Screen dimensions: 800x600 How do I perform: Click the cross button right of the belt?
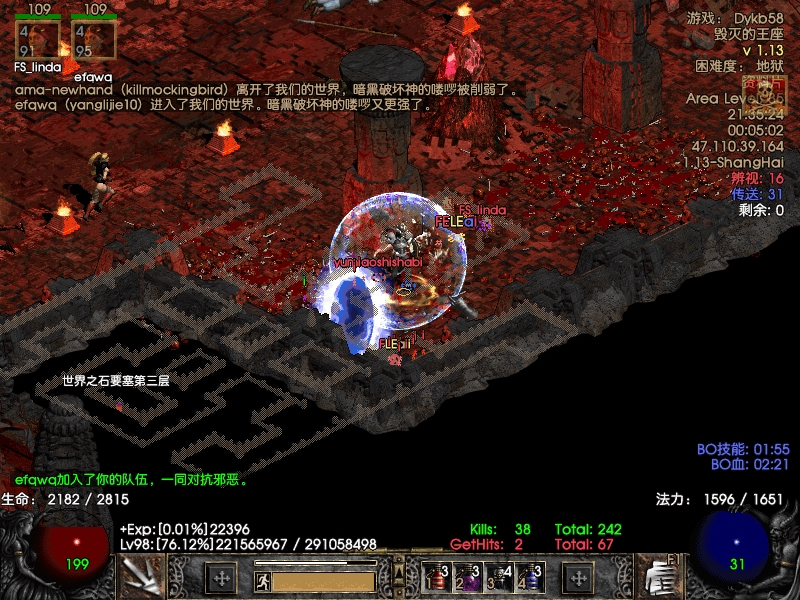click(578, 578)
